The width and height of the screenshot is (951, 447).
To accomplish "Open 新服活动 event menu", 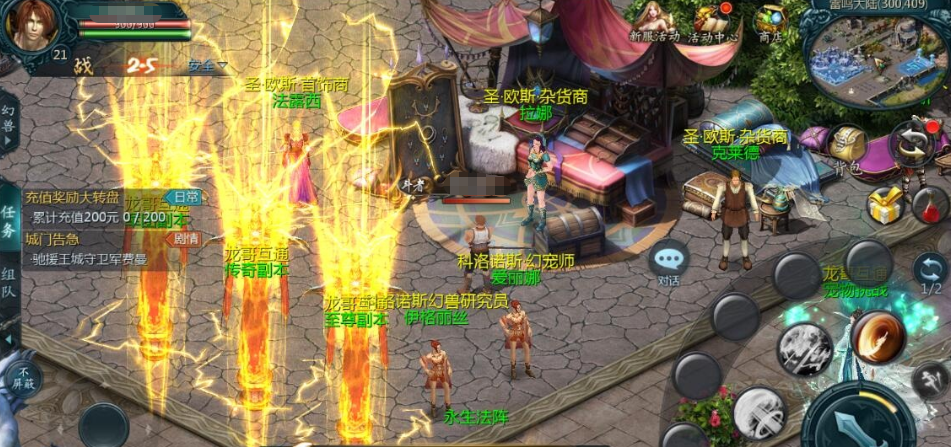I will coord(655,22).
